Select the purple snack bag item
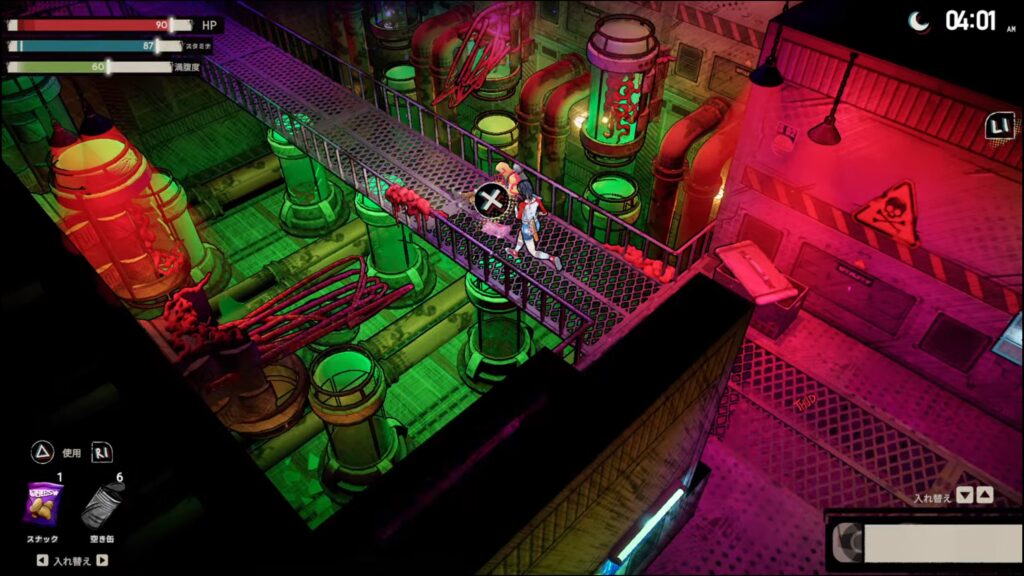 42,504
